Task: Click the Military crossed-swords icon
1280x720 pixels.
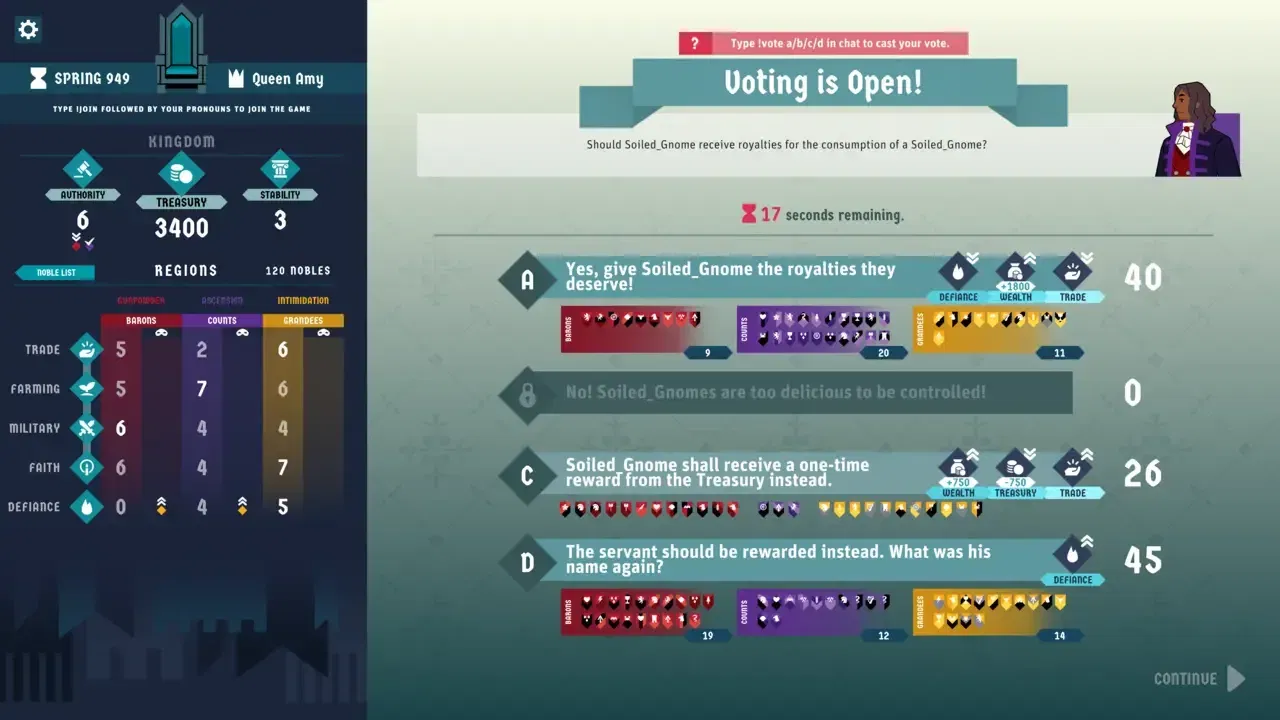Action: pyautogui.click(x=87, y=427)
